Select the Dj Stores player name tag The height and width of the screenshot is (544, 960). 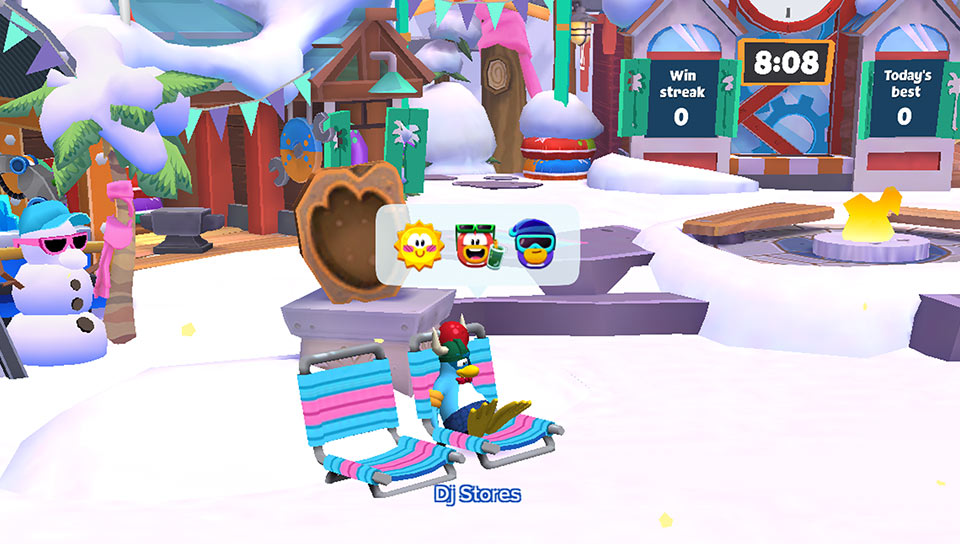(x=477, y=494)
